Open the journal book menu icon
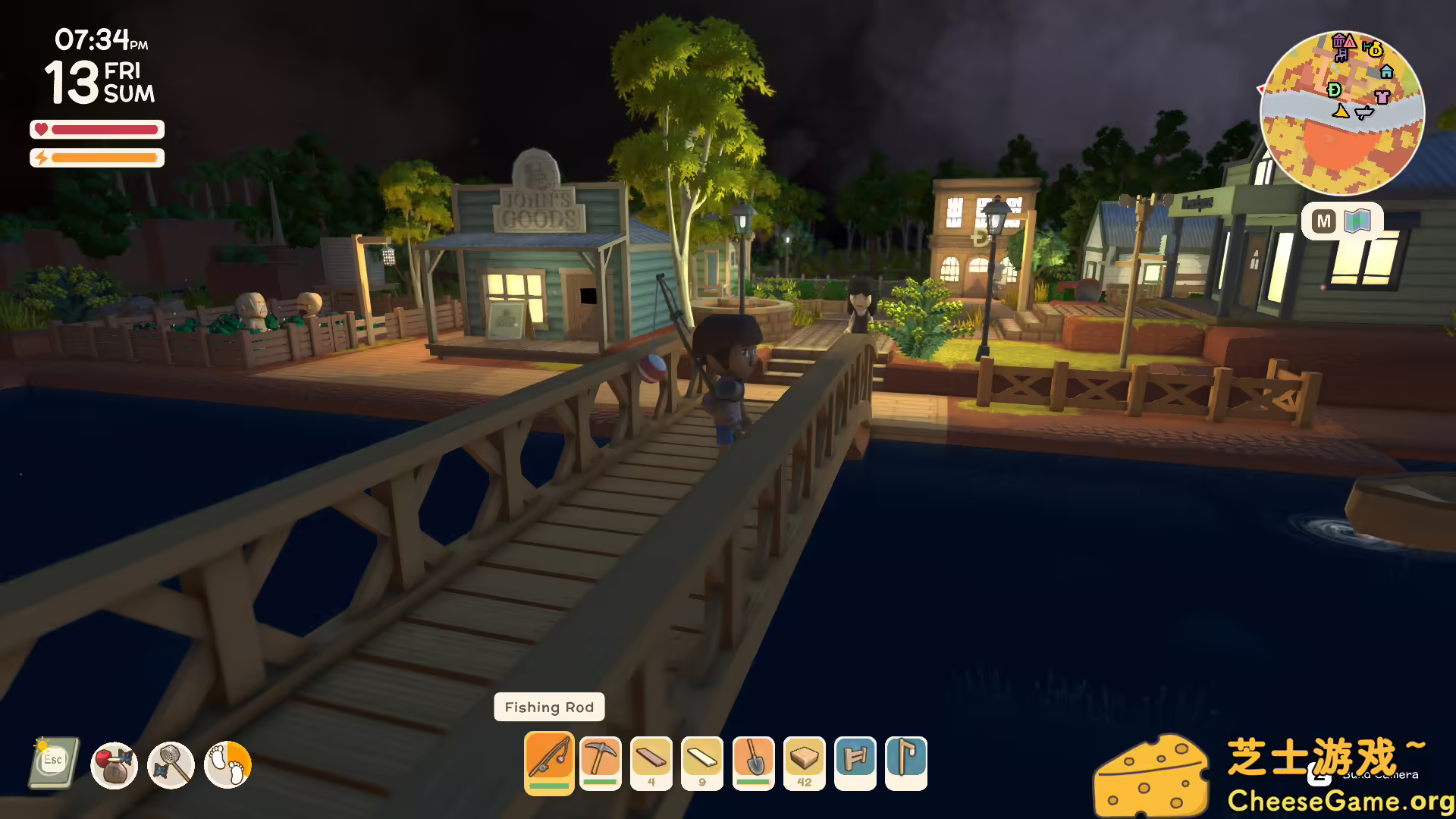The width and height of the screenshot is (1456, 819). pos(54,763)
